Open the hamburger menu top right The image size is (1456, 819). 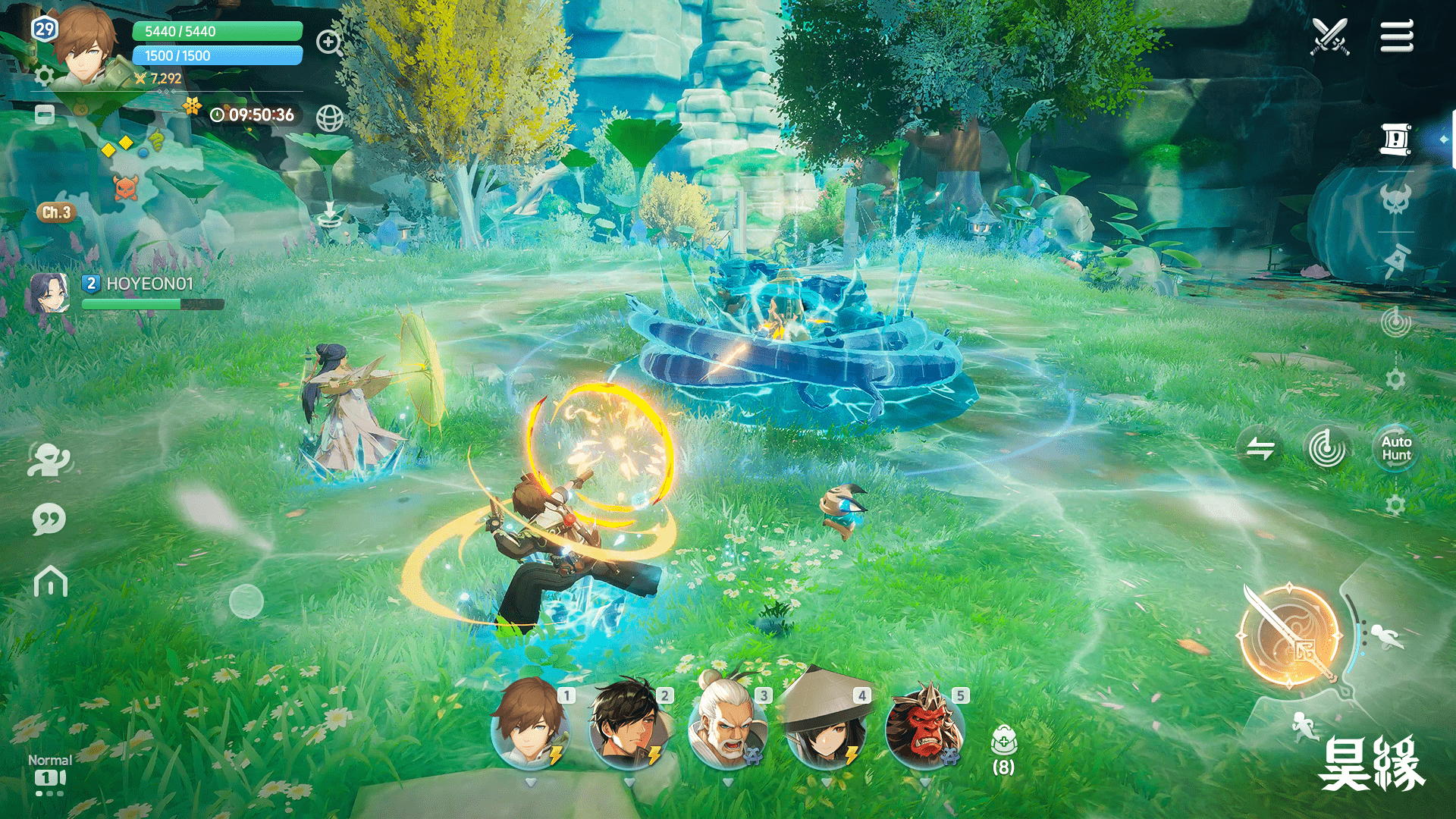coord(1396,36)
